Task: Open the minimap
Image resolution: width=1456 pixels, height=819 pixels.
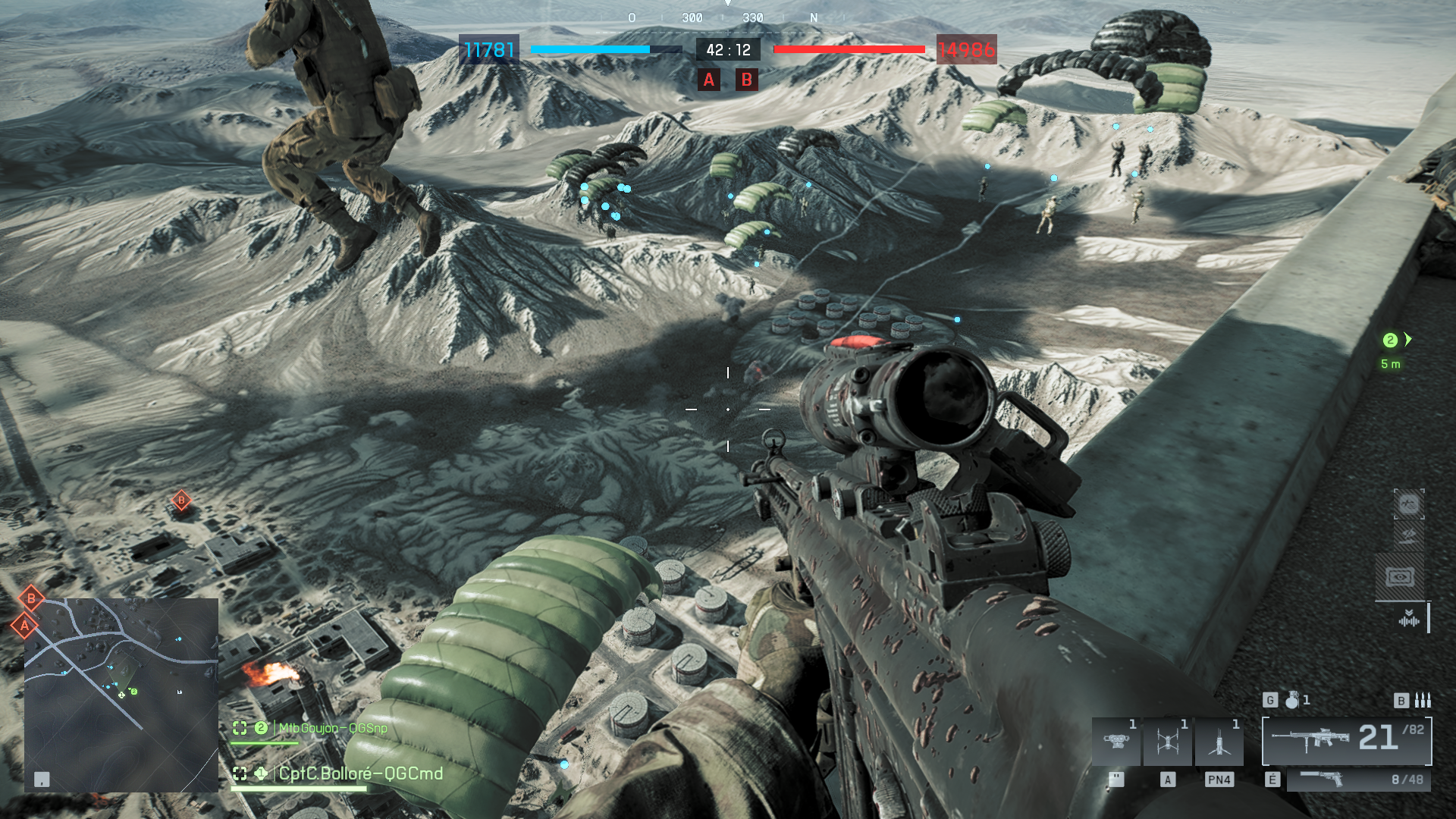Action: [121, 695]
